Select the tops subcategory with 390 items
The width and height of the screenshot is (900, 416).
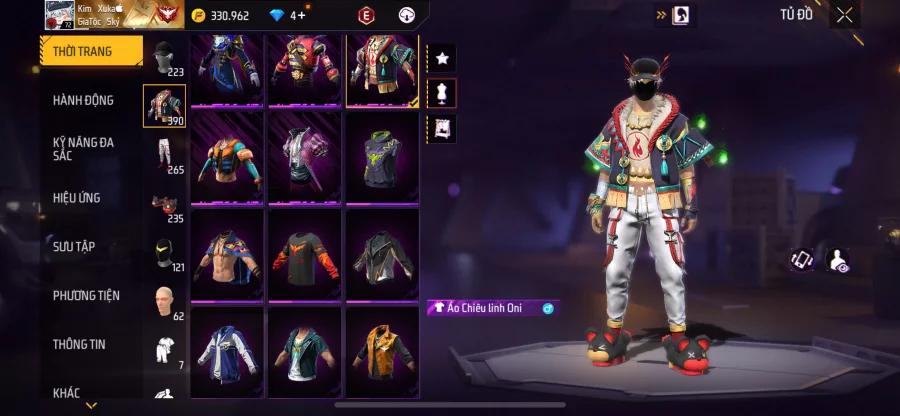(x=164, y=106)
